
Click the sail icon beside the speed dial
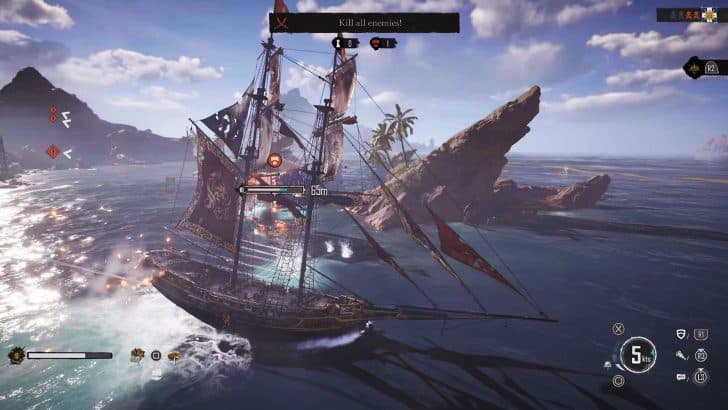point(608,366)
